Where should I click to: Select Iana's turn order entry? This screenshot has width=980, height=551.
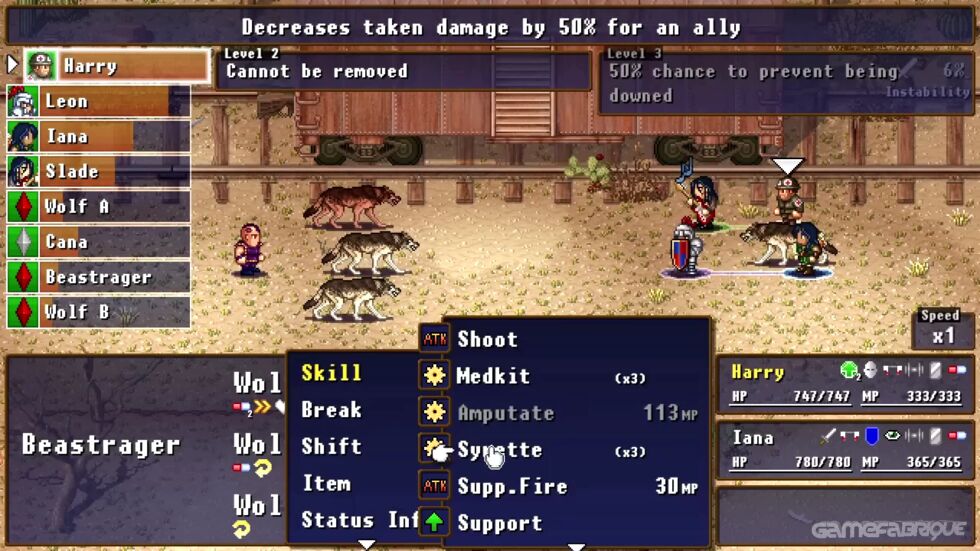[x=98, y=137]
